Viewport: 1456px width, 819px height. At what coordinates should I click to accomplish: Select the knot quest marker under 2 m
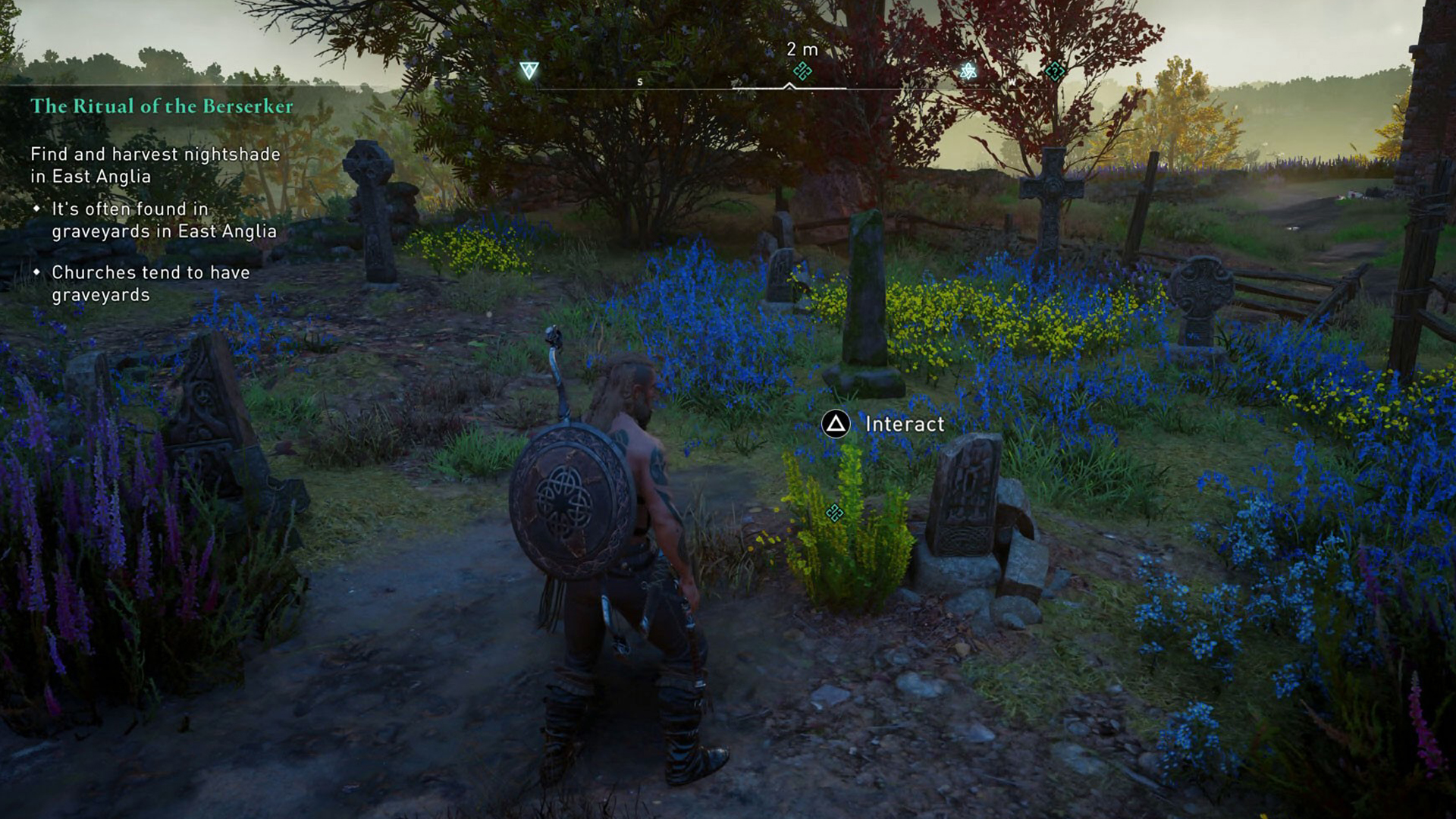click(802, 71)
